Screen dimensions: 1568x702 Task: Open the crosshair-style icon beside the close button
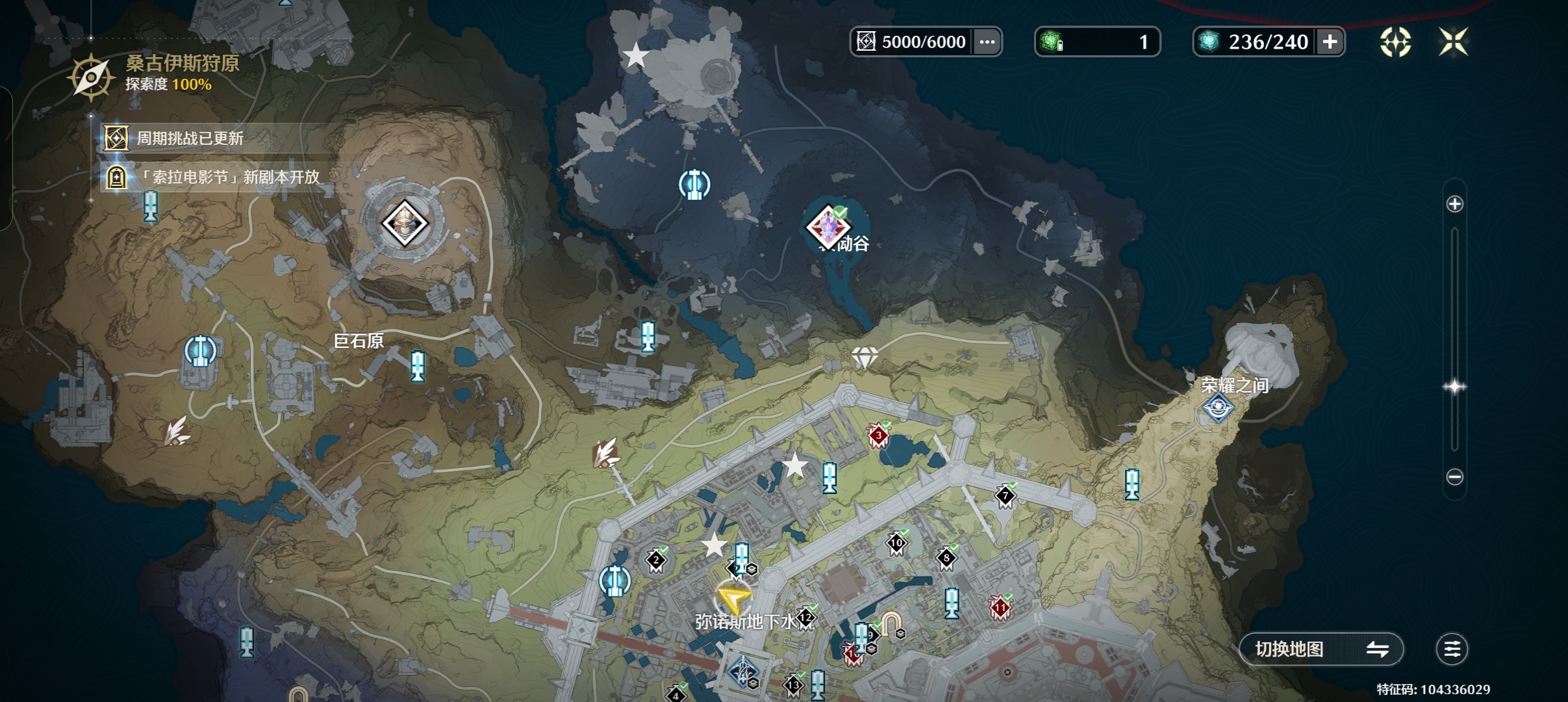click(1395, 42)
